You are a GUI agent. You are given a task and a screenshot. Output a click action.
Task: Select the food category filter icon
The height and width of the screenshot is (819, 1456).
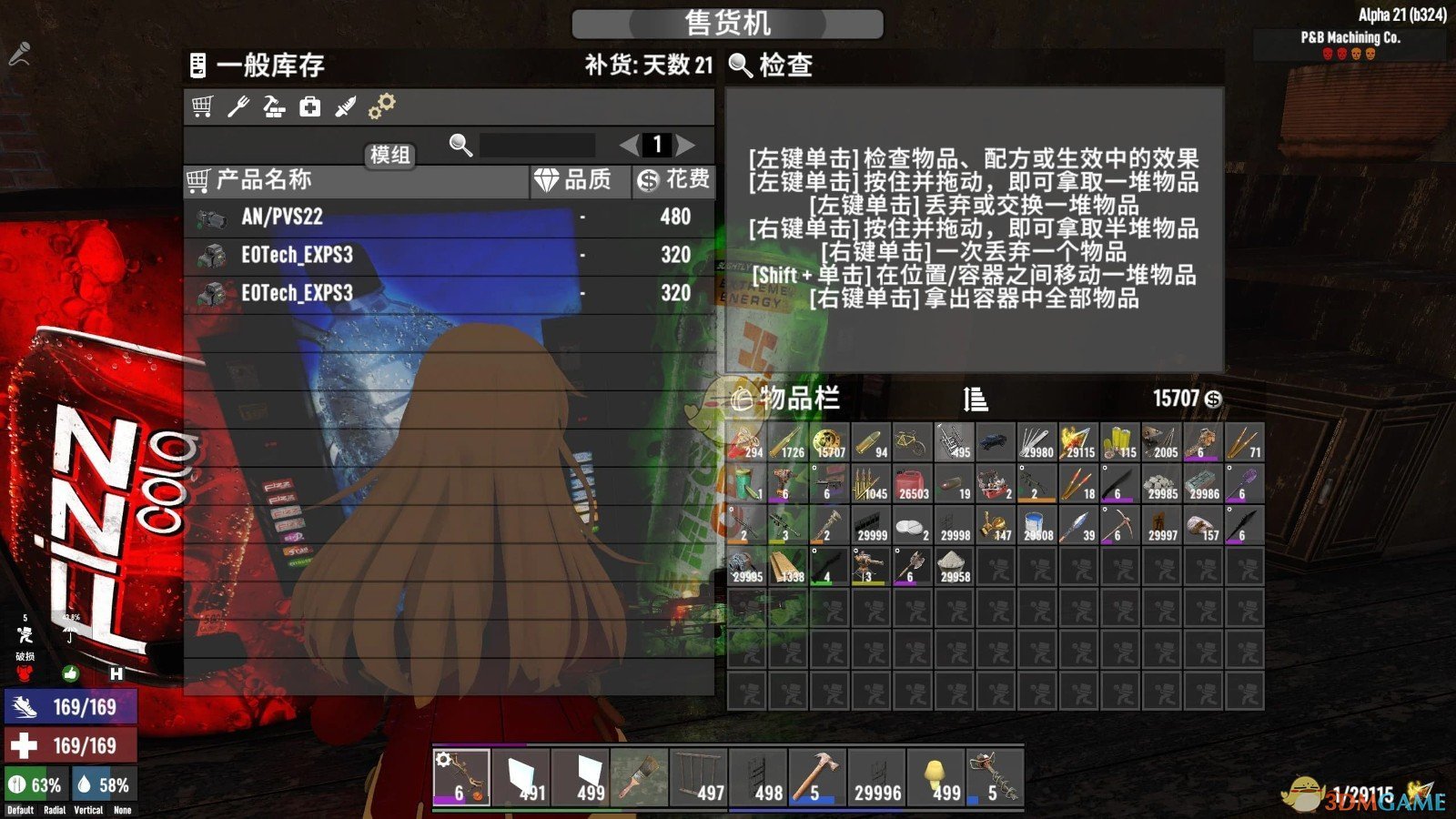pyautogui.click(x=238, y=106)
